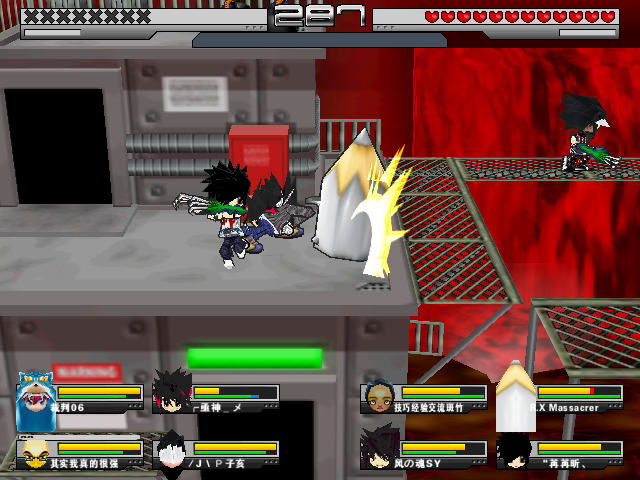
Task: Choose the black-haired portrait of "苒苒昕、
Action: (515, 452)
